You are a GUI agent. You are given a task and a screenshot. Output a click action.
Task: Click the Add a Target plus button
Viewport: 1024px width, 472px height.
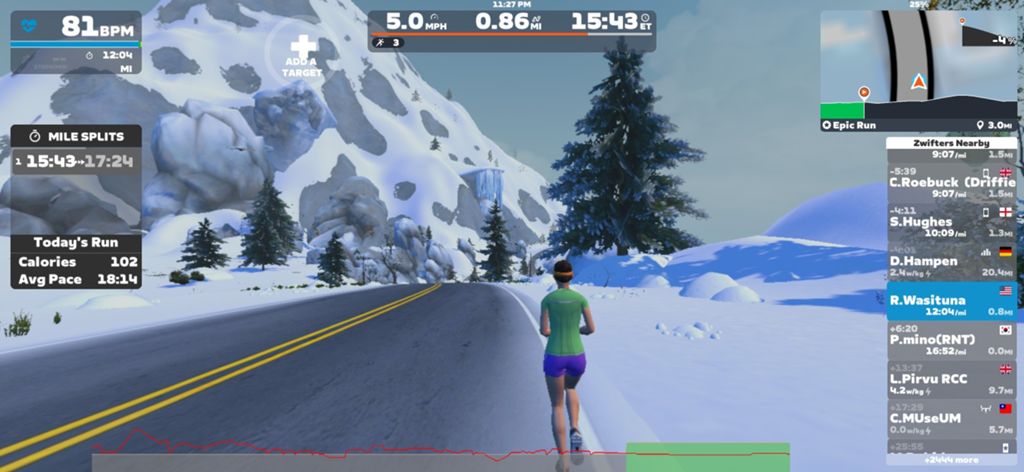(303, 48)
